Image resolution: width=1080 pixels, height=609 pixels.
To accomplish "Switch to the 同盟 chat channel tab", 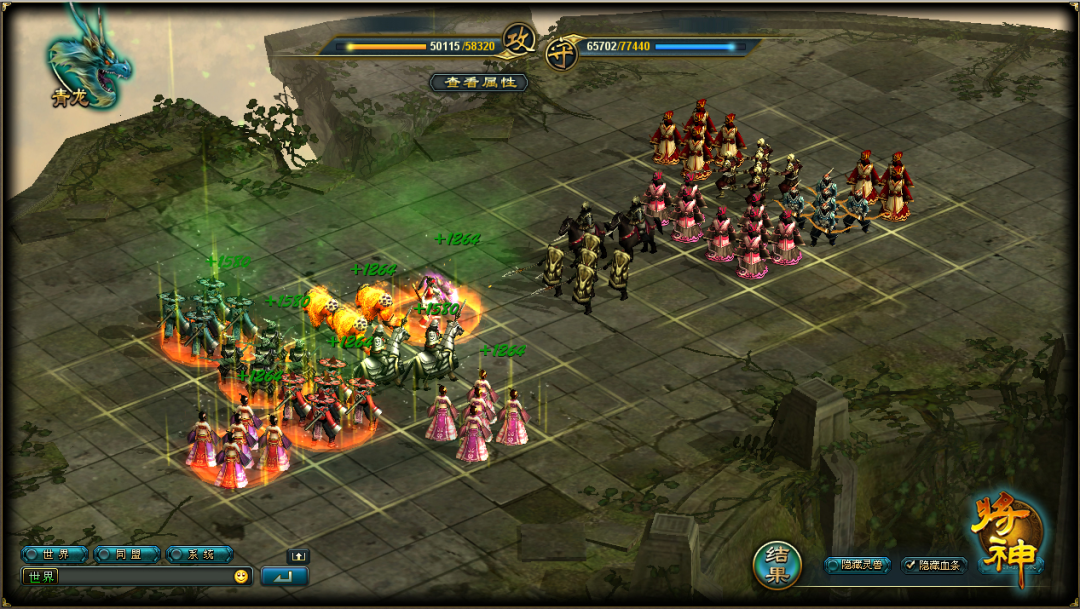I will pyautogui.click(x=128, y=554).
